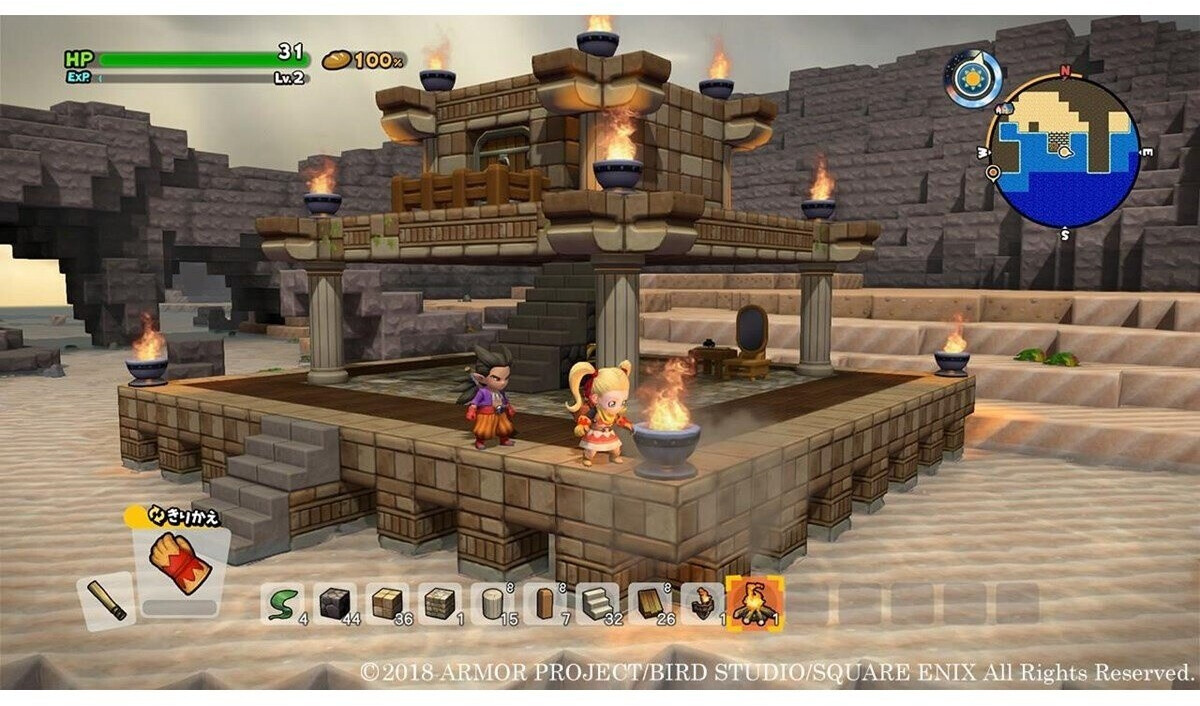Choose the wooden post hotbar slot
The image size is (1200, 706).
pos(544,603)
